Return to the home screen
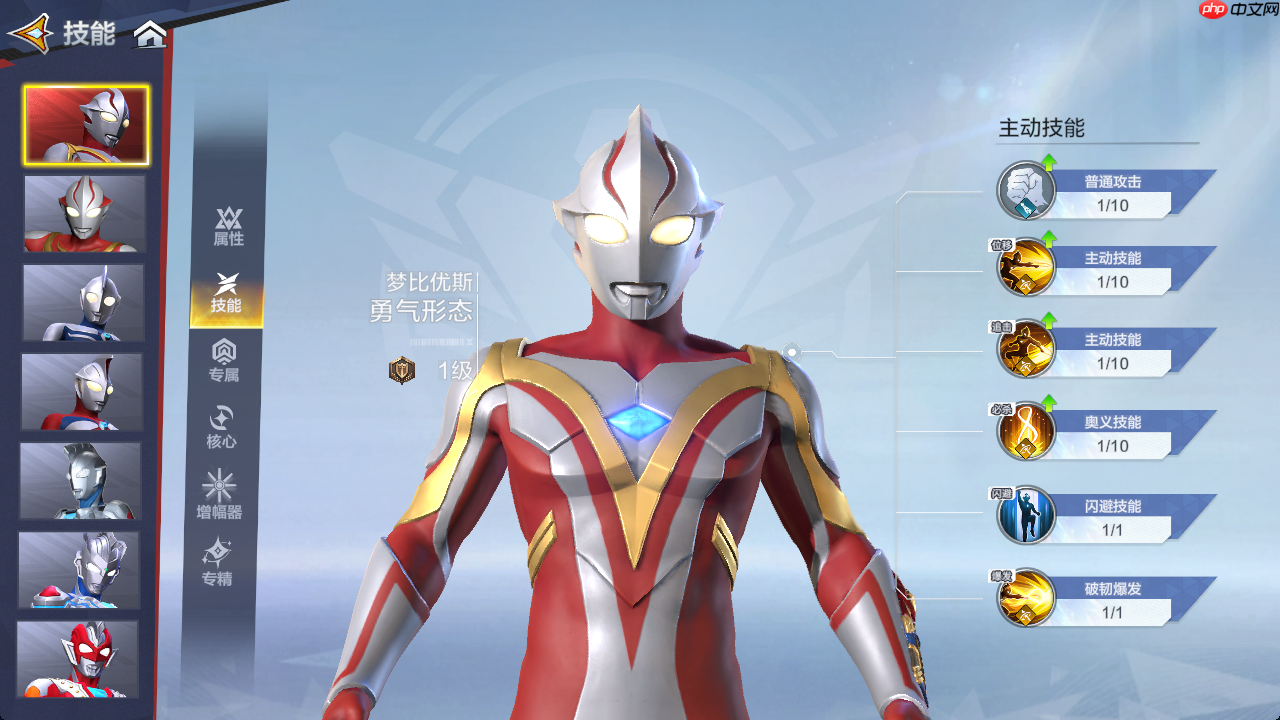Viewport: 1280px width, 720px height. [151, 35]
